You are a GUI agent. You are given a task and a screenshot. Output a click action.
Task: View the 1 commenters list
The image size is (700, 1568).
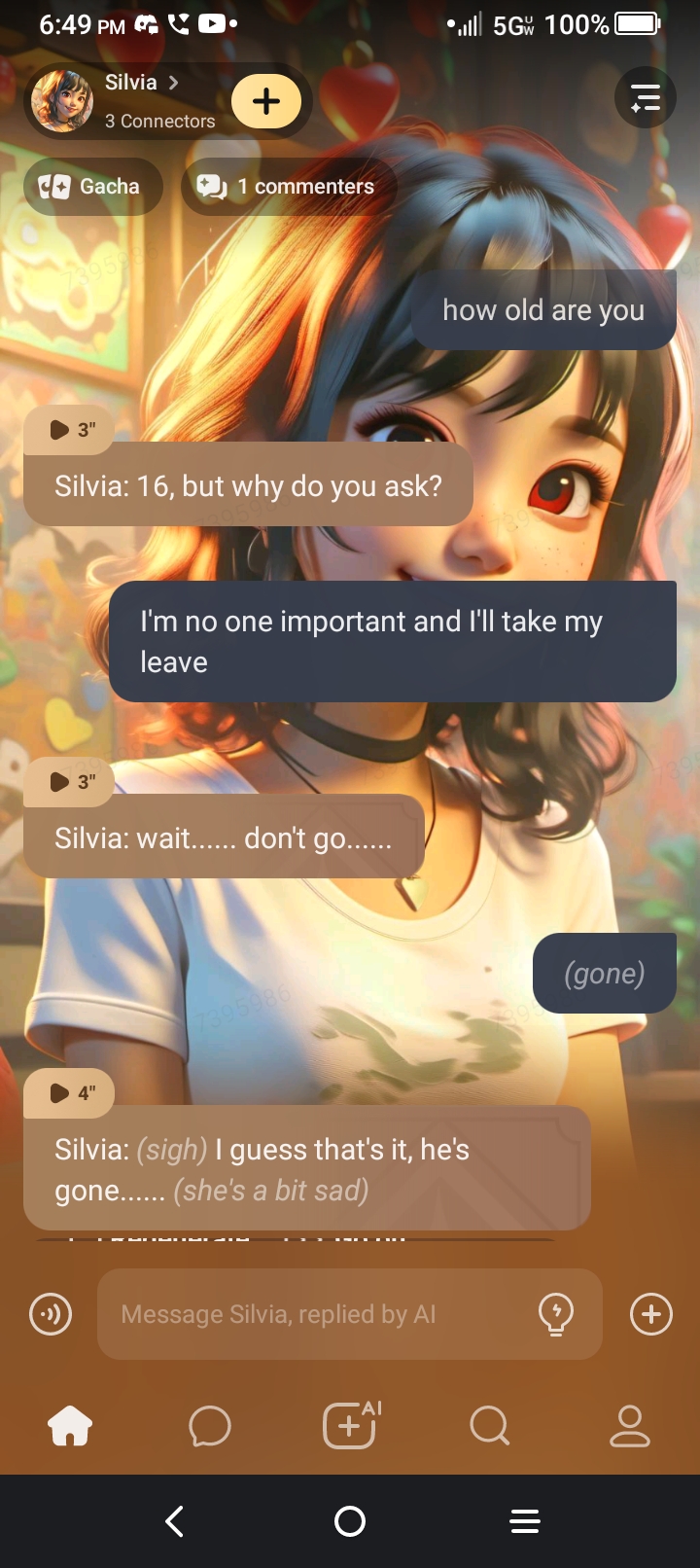tap(287, 187)
